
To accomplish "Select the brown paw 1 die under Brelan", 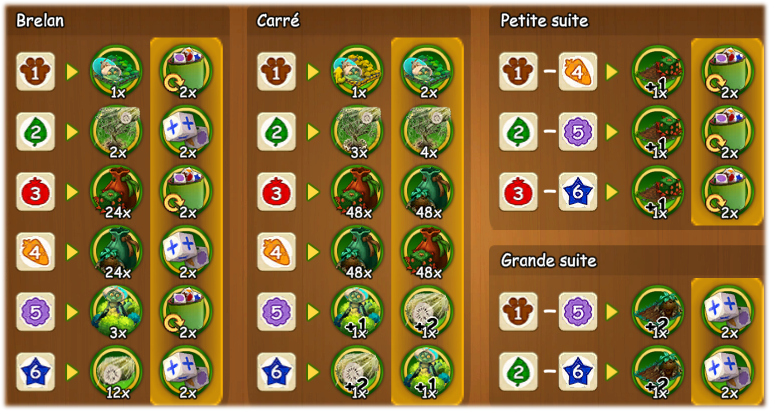I will [x=35, y=72].
